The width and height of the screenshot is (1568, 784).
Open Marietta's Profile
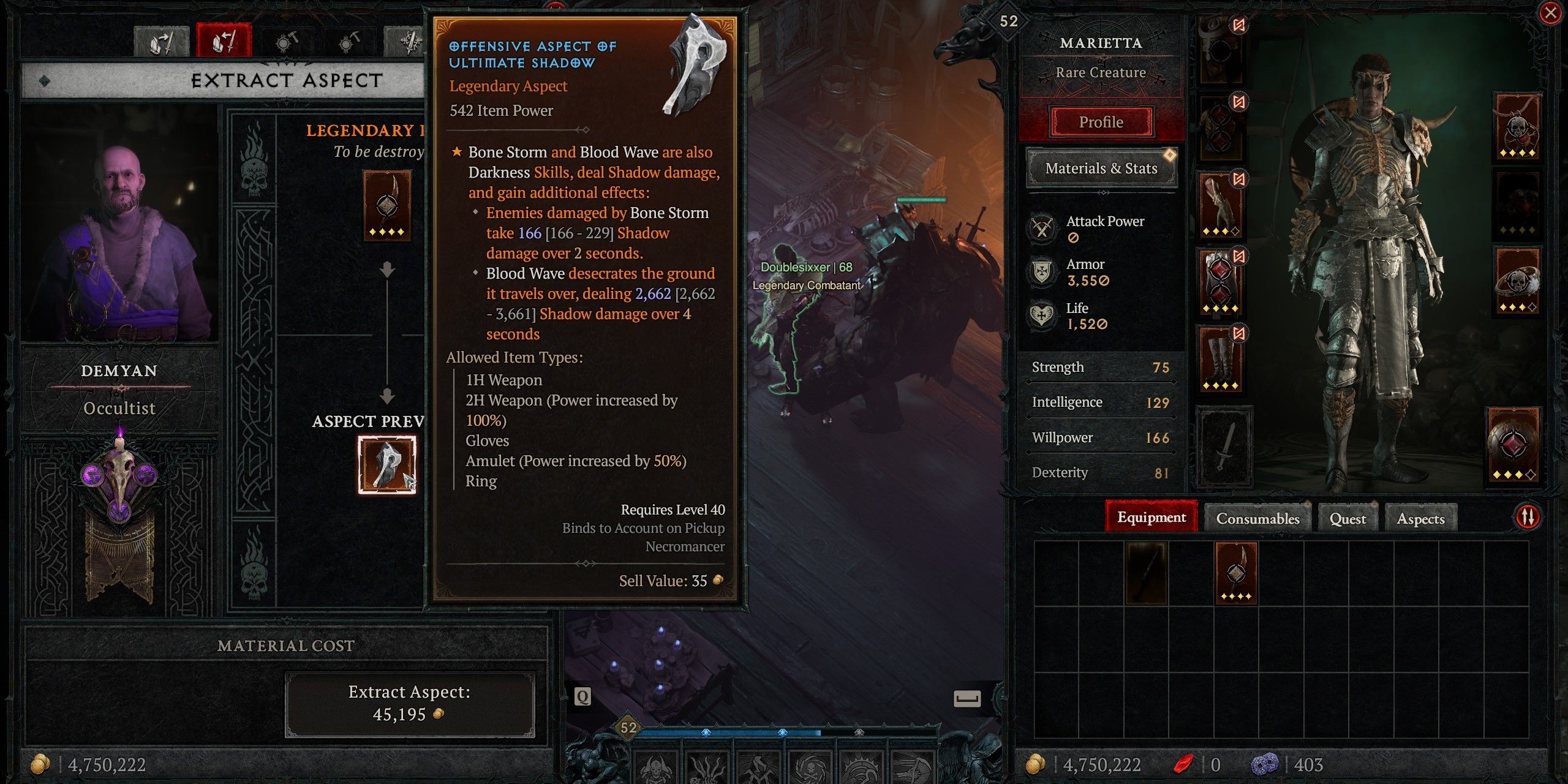(1100, 122)
